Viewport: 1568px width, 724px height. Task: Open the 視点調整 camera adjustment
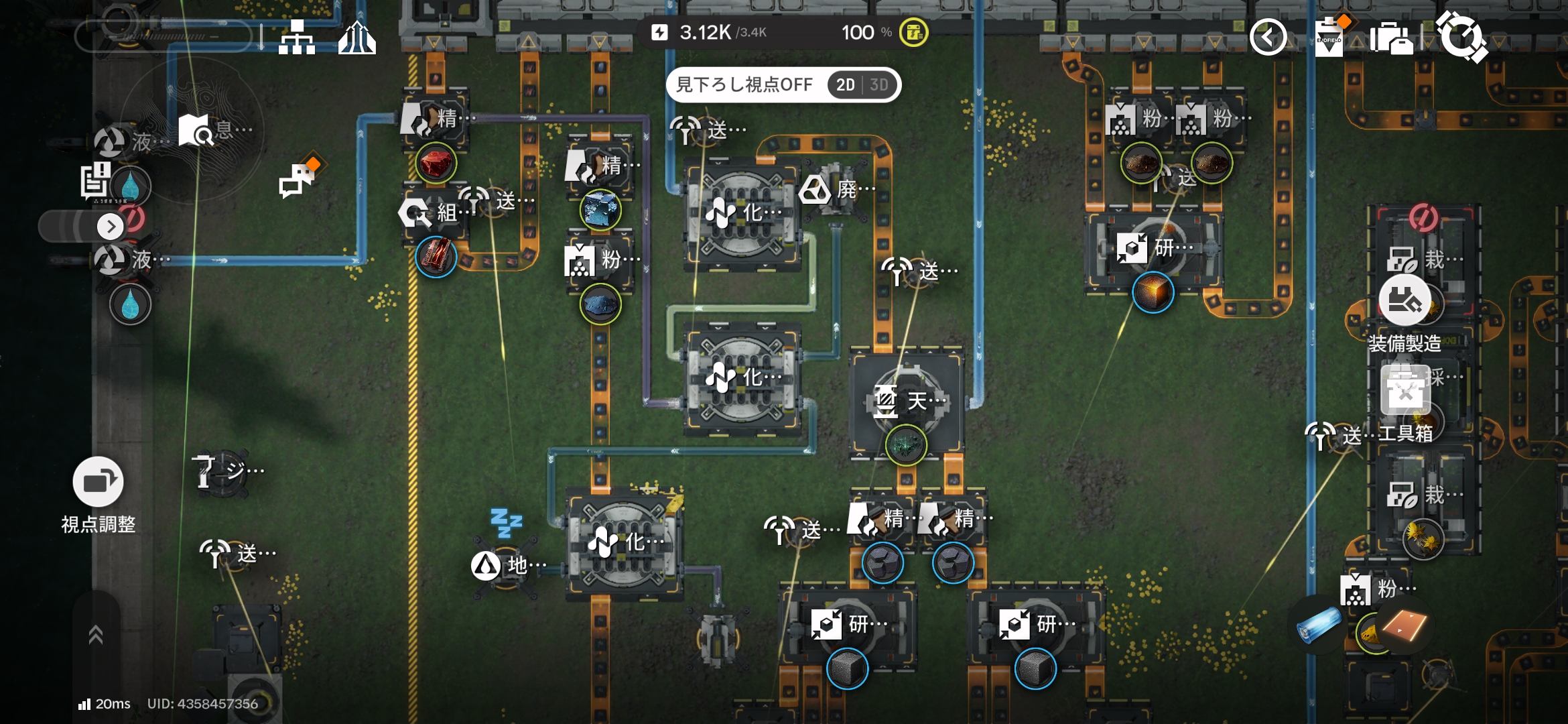98,482
